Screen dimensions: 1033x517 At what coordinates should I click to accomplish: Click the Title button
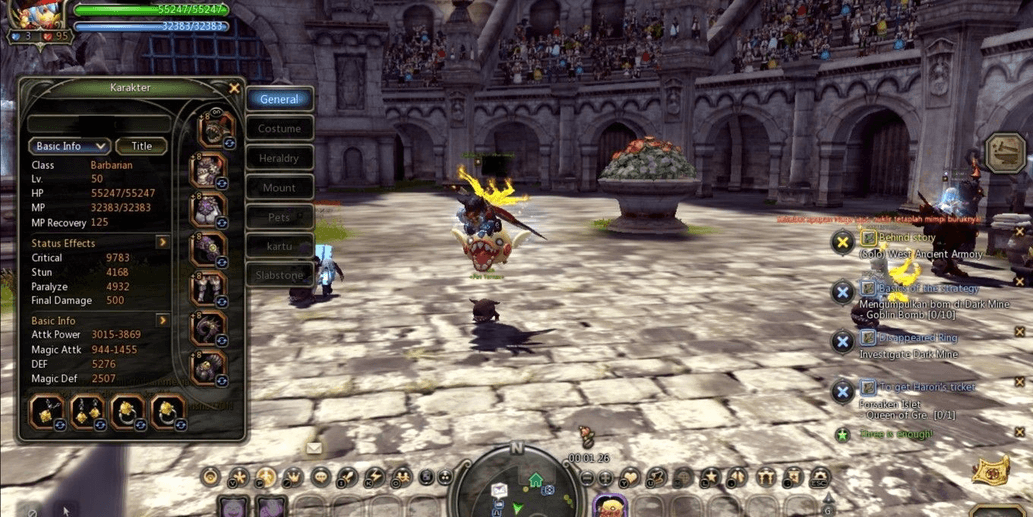[142, 146]
